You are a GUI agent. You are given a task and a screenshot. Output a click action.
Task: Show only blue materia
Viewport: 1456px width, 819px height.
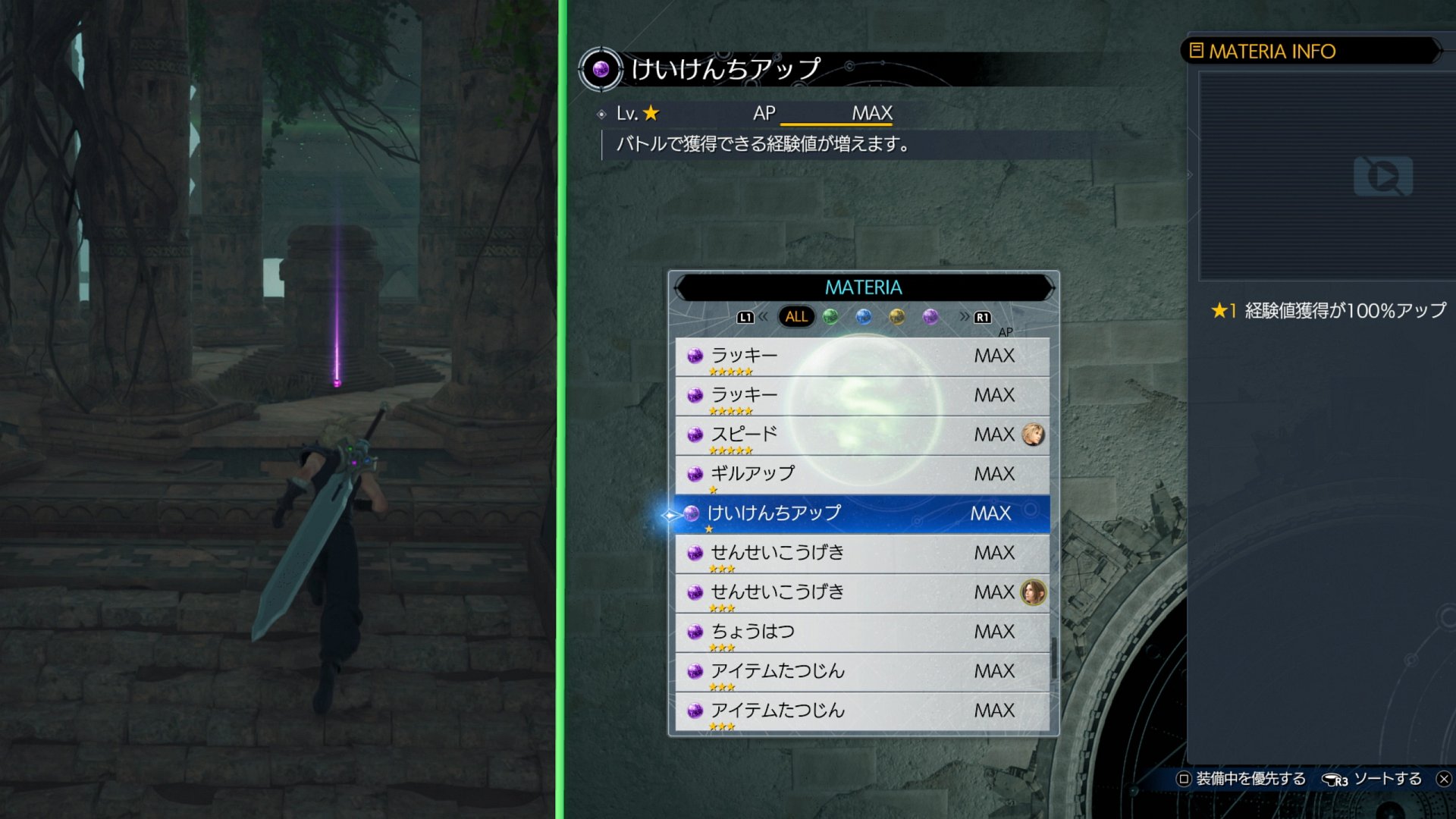(864, 317)
